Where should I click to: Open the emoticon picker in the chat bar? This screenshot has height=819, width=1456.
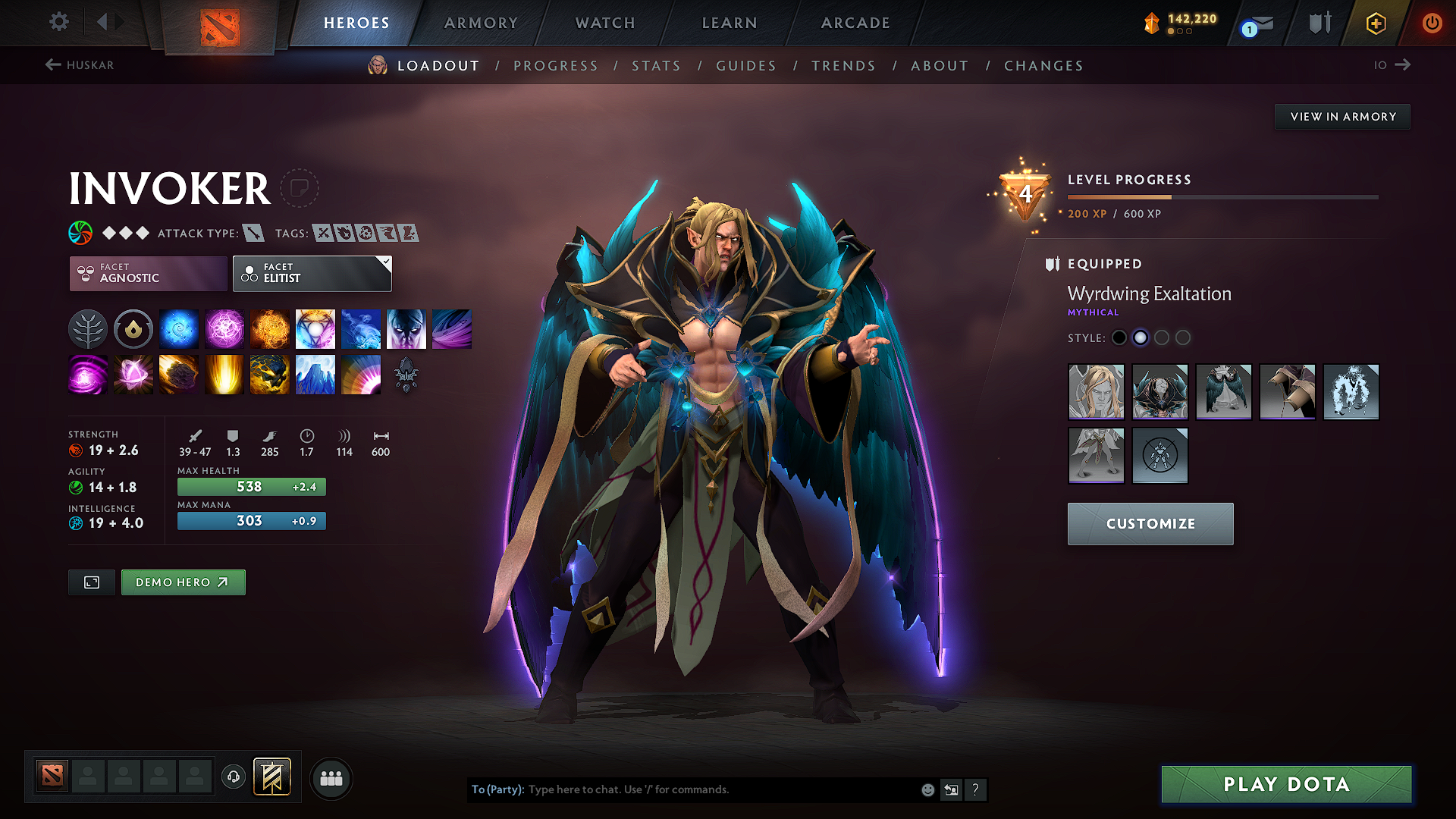tap(927, 789)
